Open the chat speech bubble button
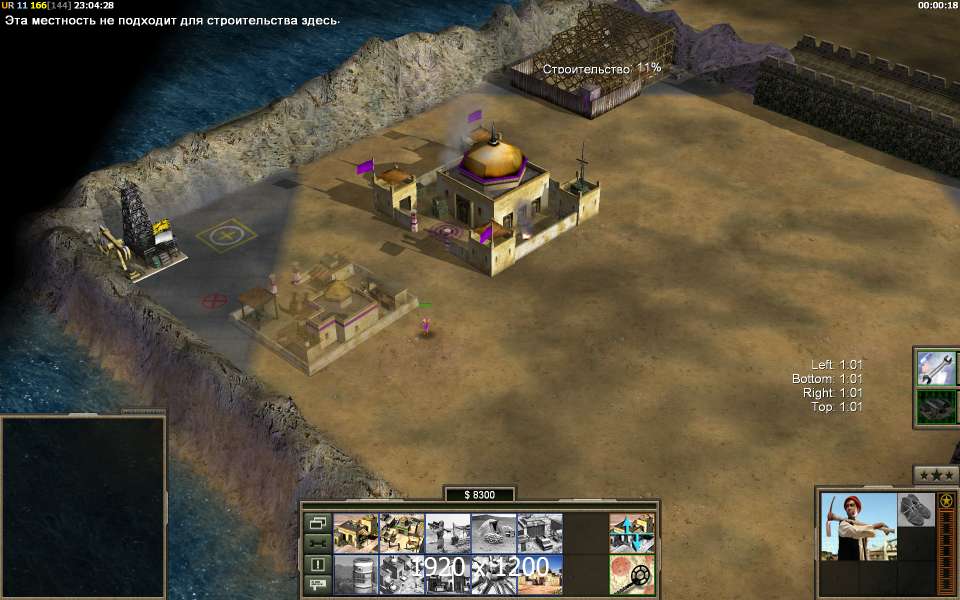The width and height of the screenshot is (960, 600). coord(318,584)
